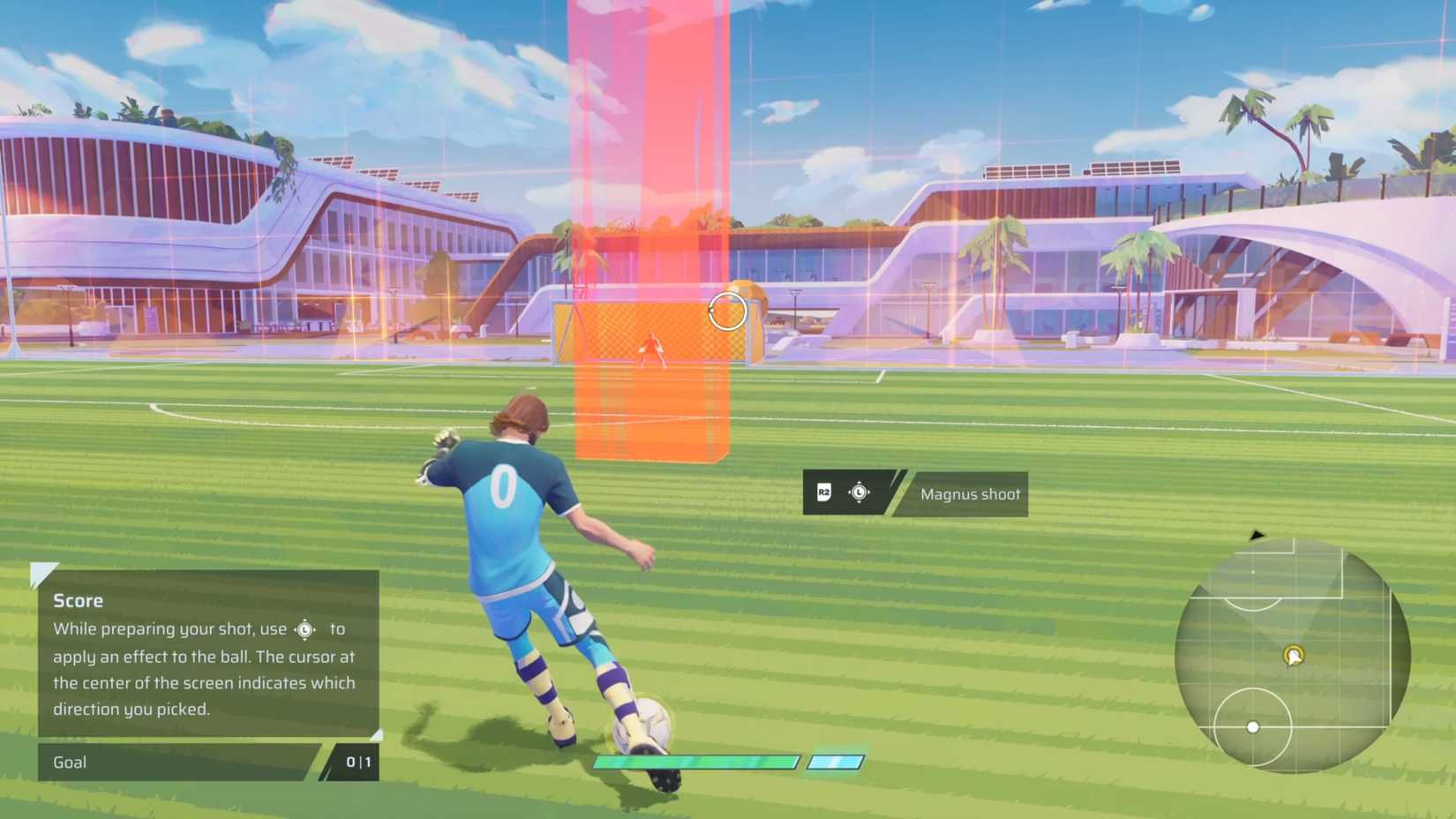Click the stick icon inside the Score tutorial text

tap(304, 629)
